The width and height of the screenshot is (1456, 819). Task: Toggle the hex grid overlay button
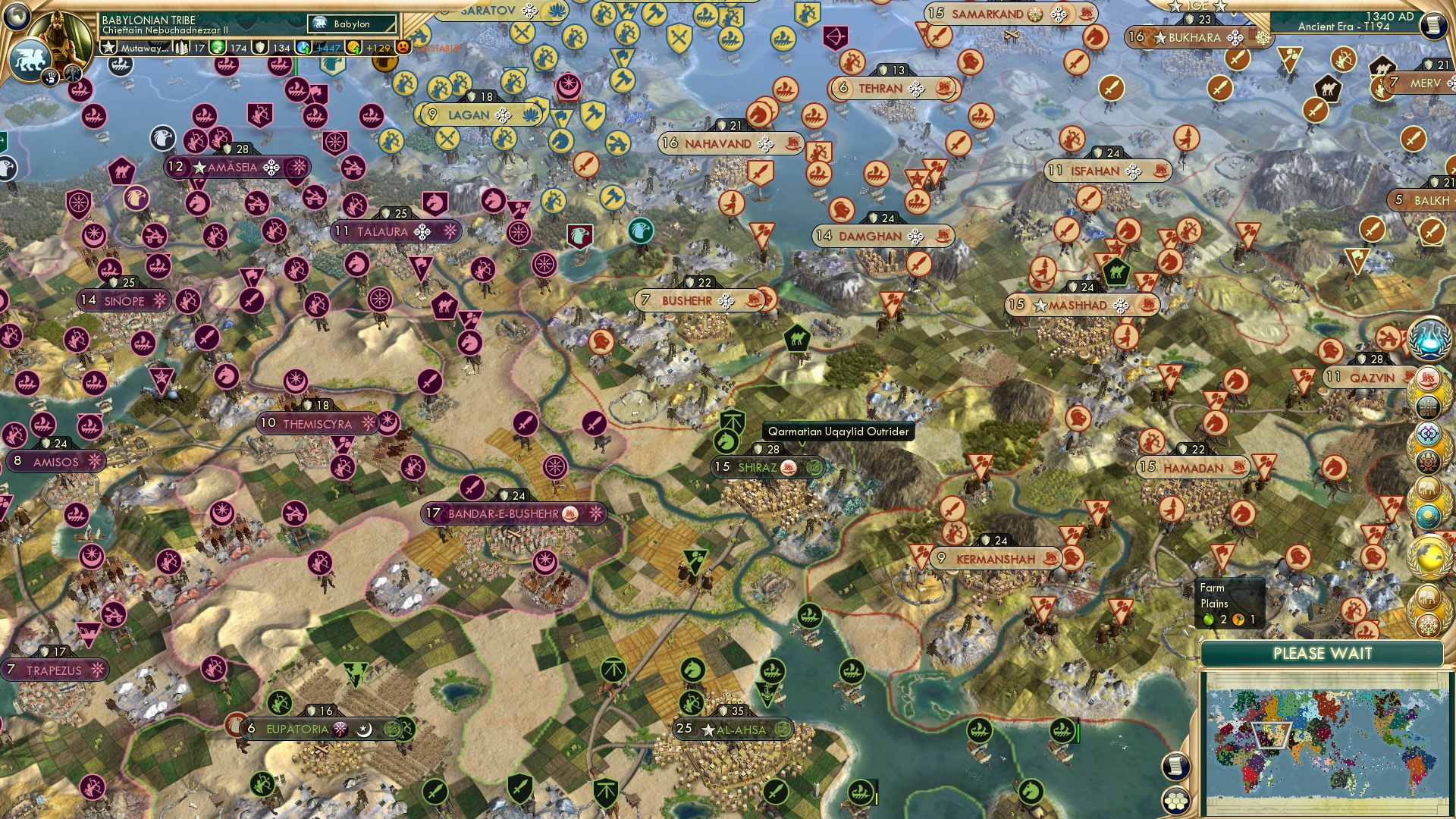pyautogui.click(x=1175, y=802)
